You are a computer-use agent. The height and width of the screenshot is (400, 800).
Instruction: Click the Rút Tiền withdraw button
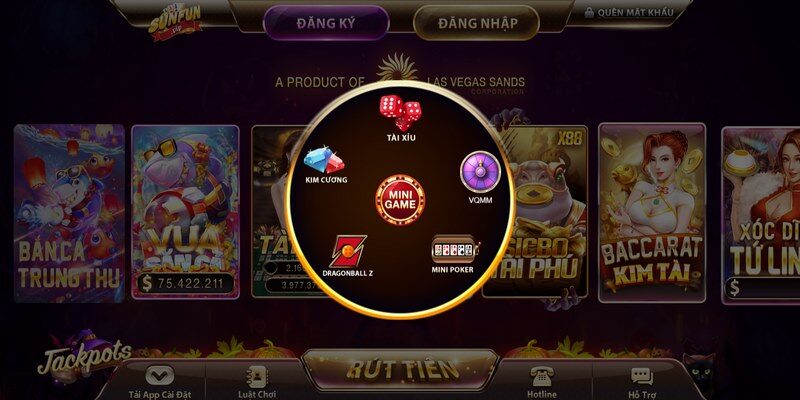tap(401, 368)
